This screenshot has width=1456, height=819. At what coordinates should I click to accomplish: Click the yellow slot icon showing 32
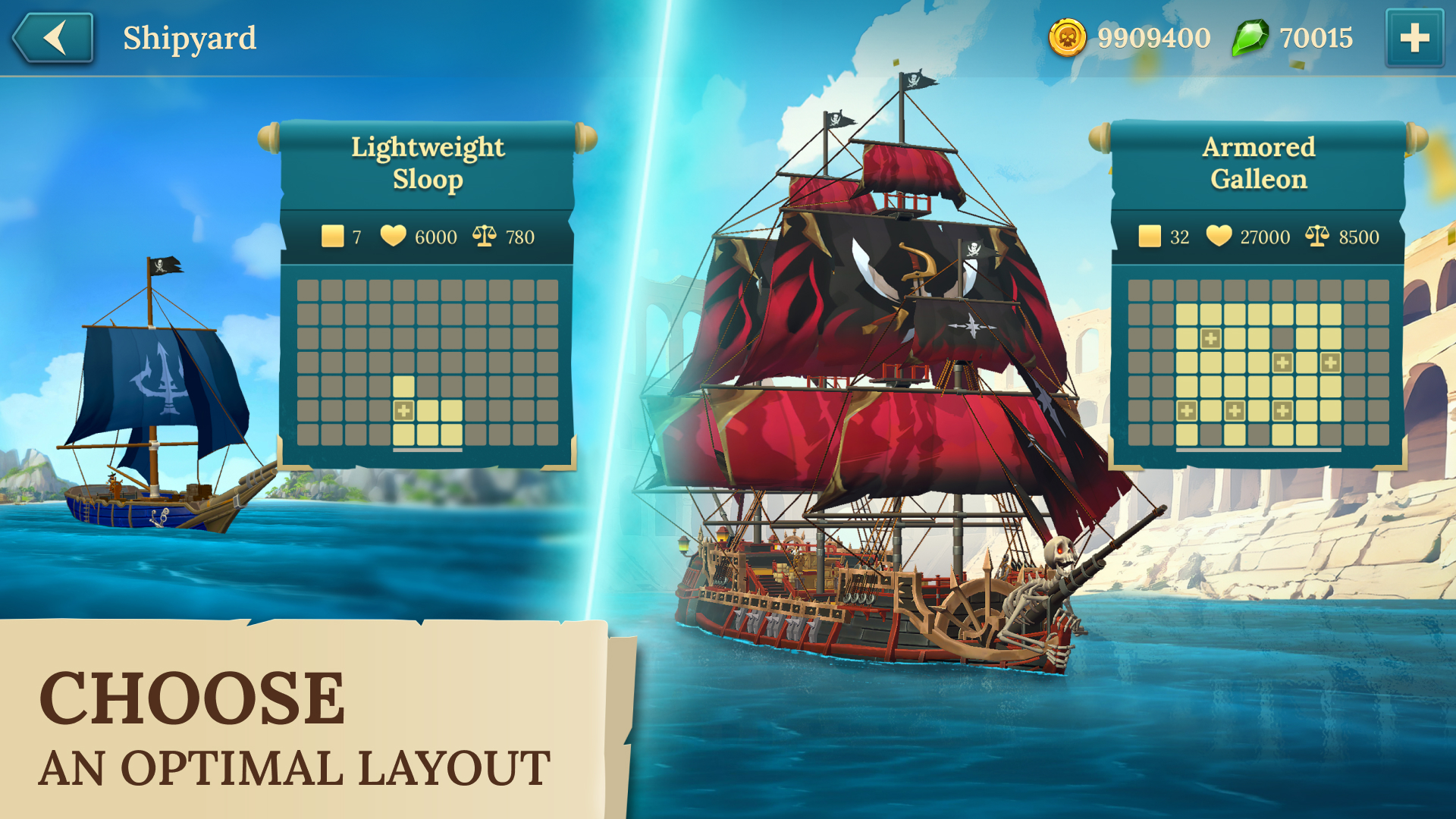1151,237
